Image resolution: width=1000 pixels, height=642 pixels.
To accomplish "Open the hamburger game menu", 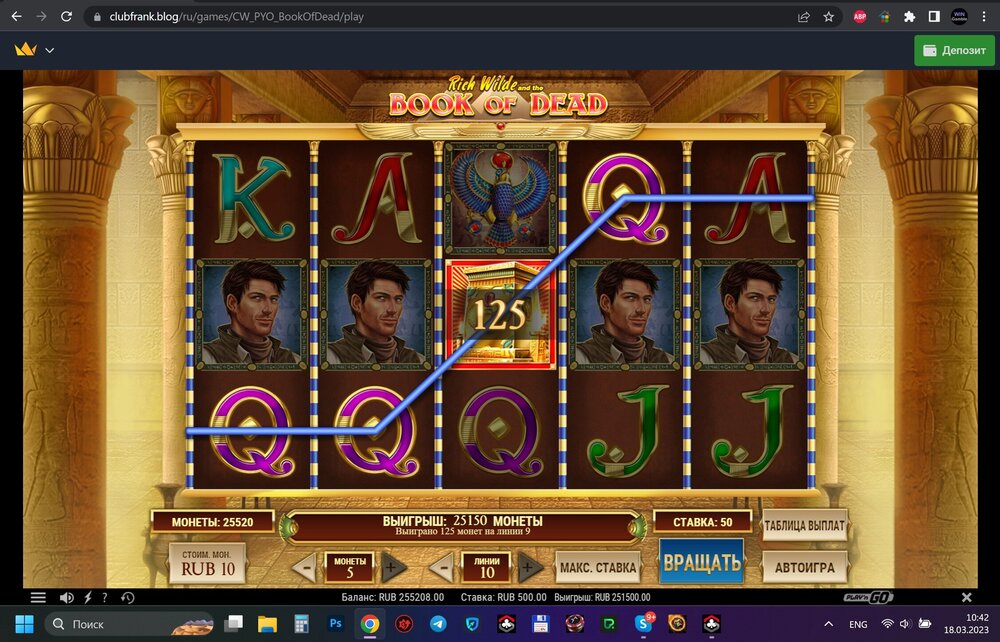I will [38, 598].
